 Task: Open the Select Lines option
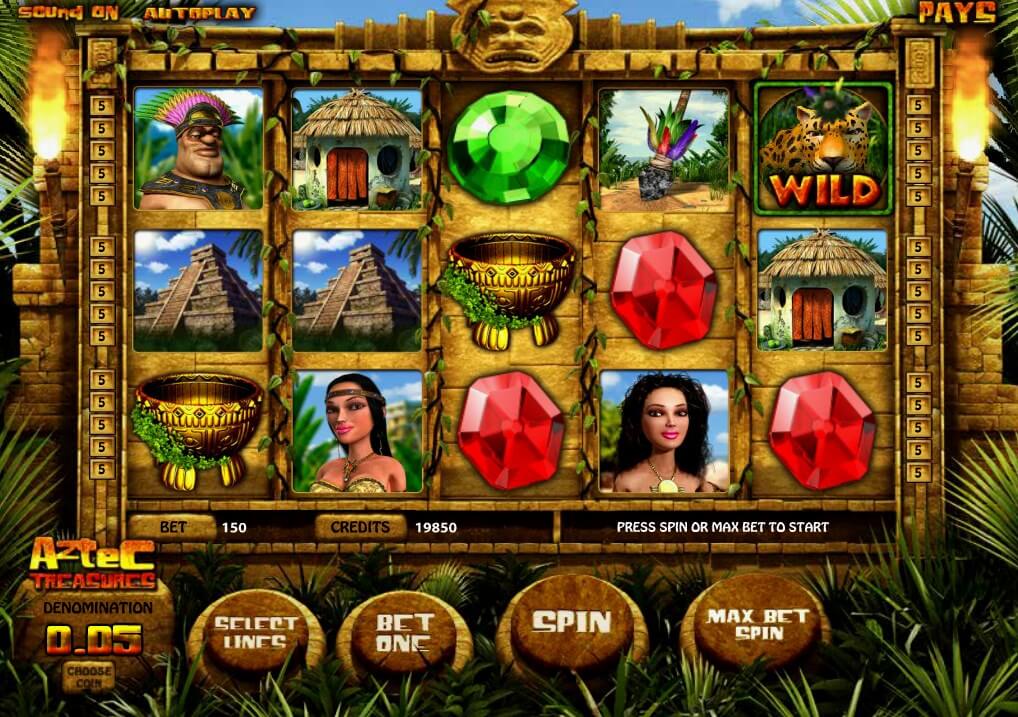pos(256,634)
